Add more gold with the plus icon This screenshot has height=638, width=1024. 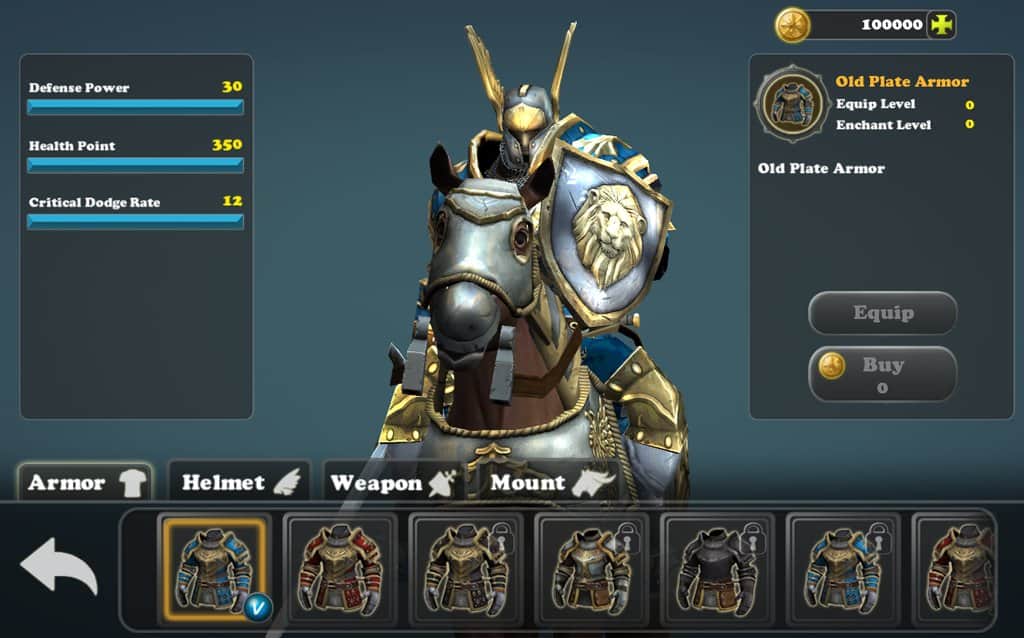point(941,25)
